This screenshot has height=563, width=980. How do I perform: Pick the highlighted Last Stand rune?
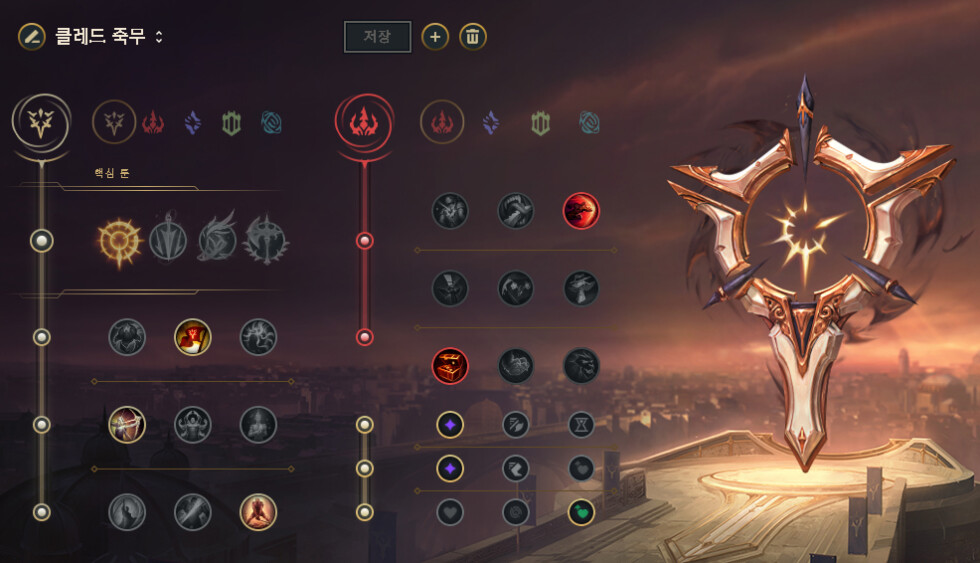pos(258,512)
